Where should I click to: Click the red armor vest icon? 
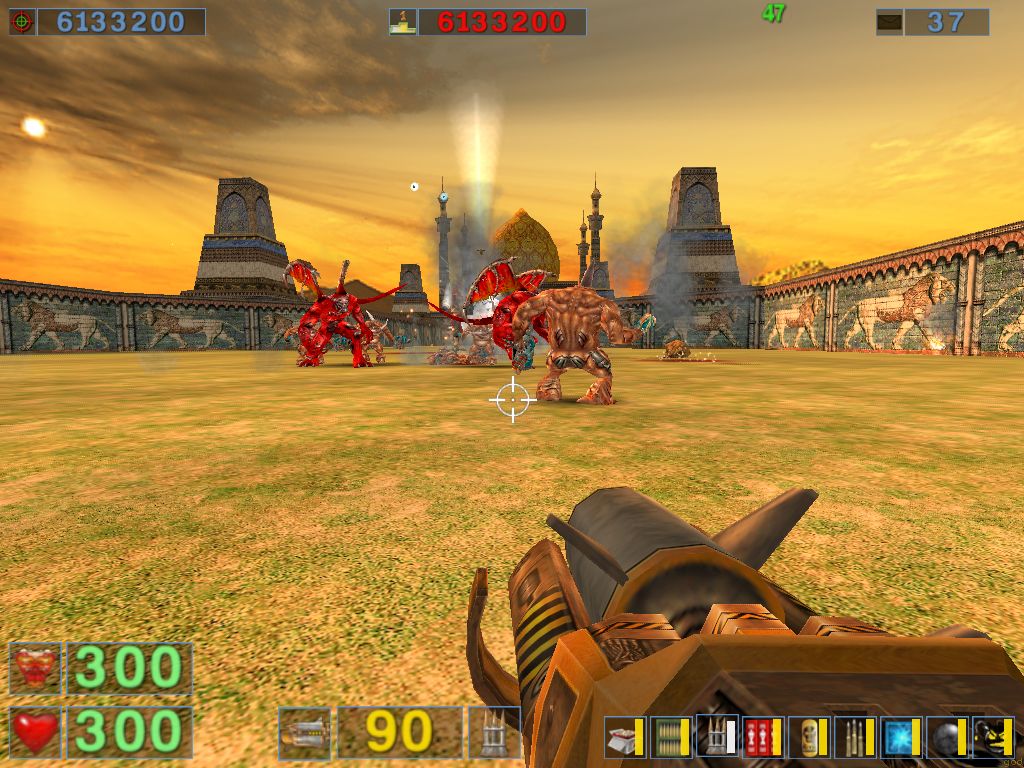coord(35,668)
